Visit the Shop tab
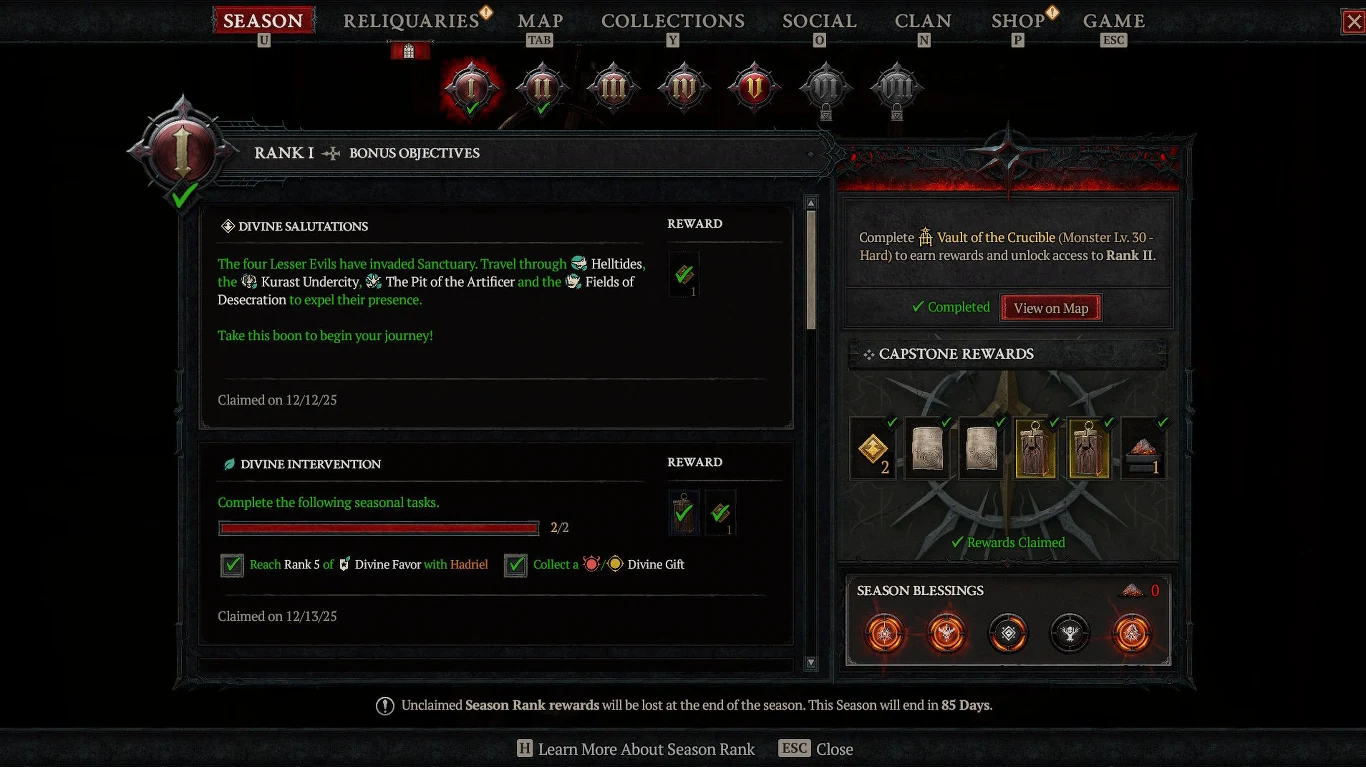The image size is (1366, 767). 1018,21
